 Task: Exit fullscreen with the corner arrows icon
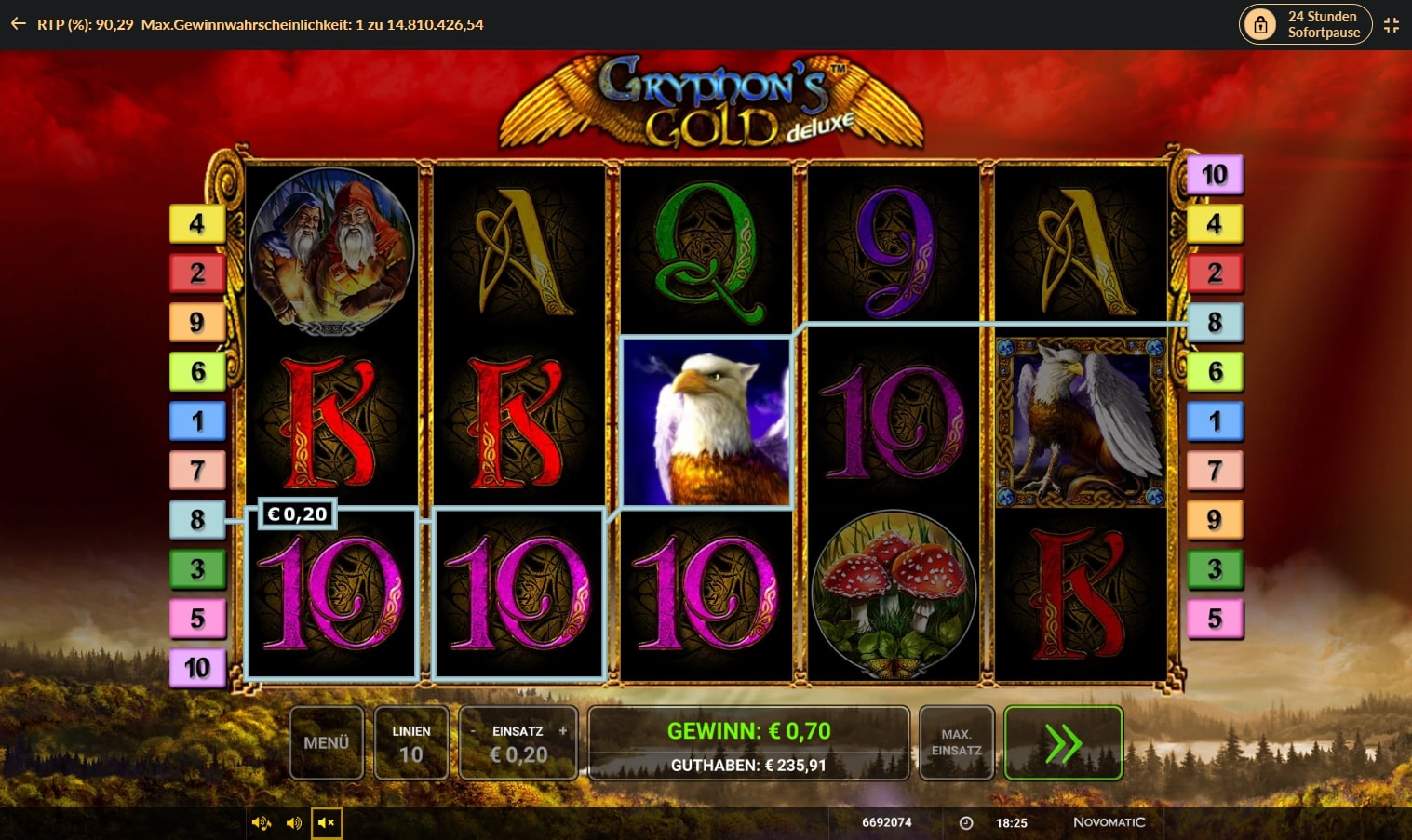click(1392, 24)
